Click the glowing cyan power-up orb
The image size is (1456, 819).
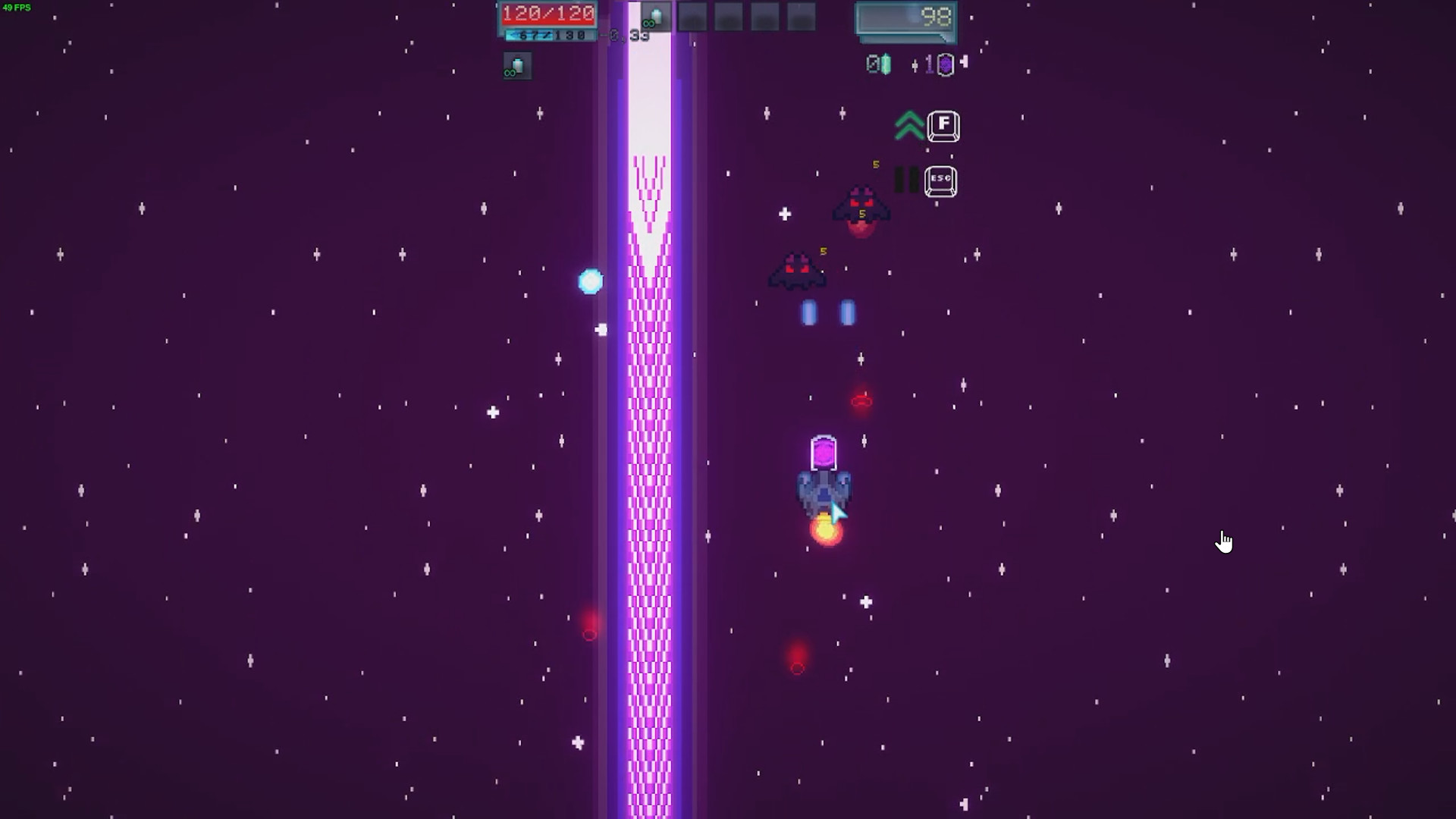(x=591, y=281)
